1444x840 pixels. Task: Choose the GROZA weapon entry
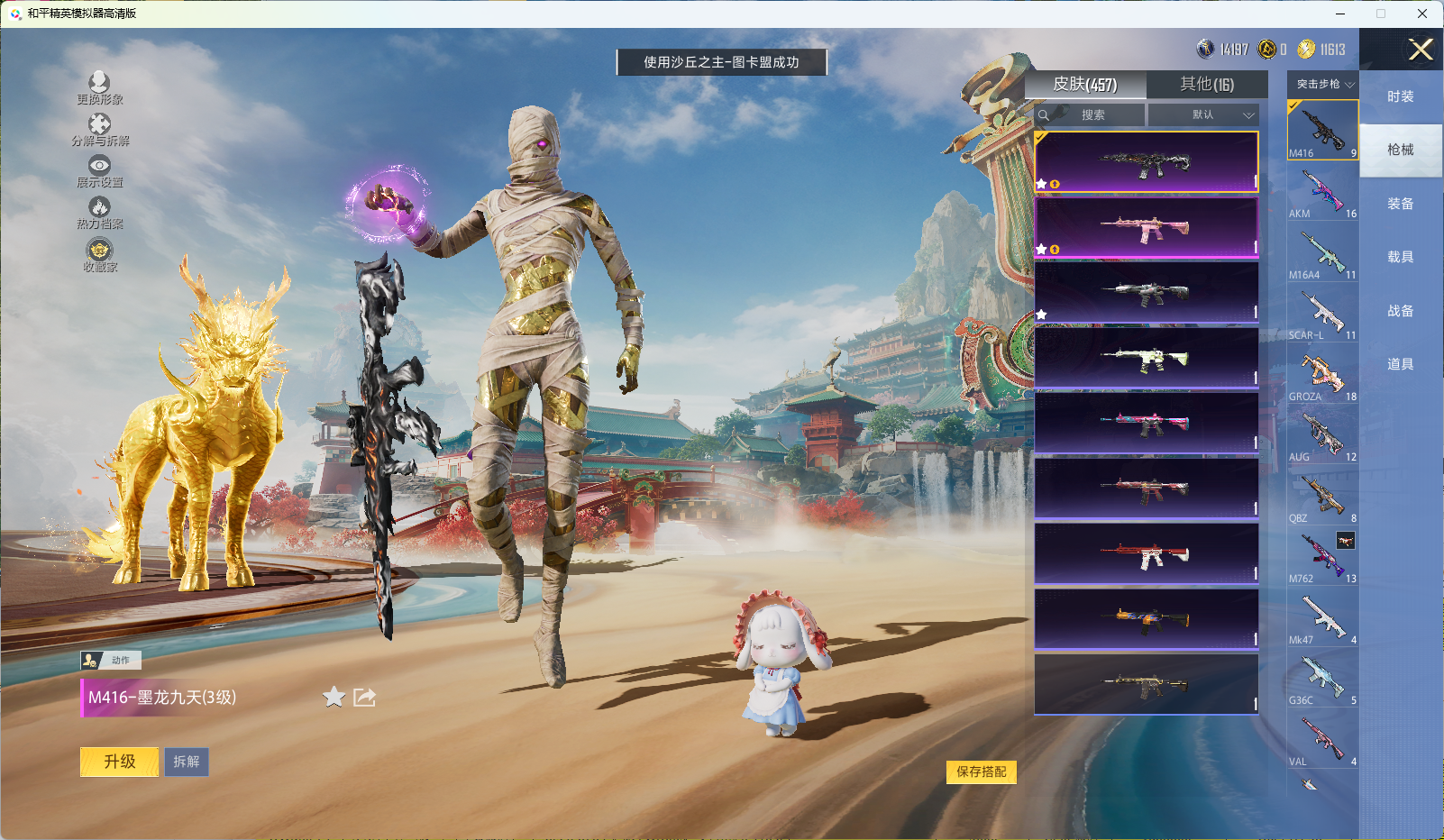1322,375
